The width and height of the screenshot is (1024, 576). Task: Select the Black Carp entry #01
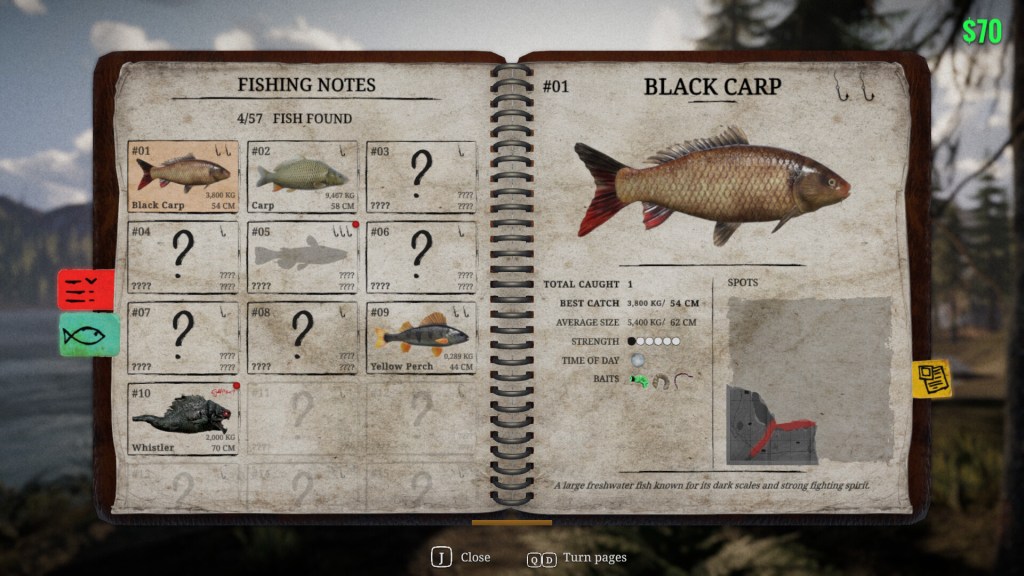[x=183, y=177]
